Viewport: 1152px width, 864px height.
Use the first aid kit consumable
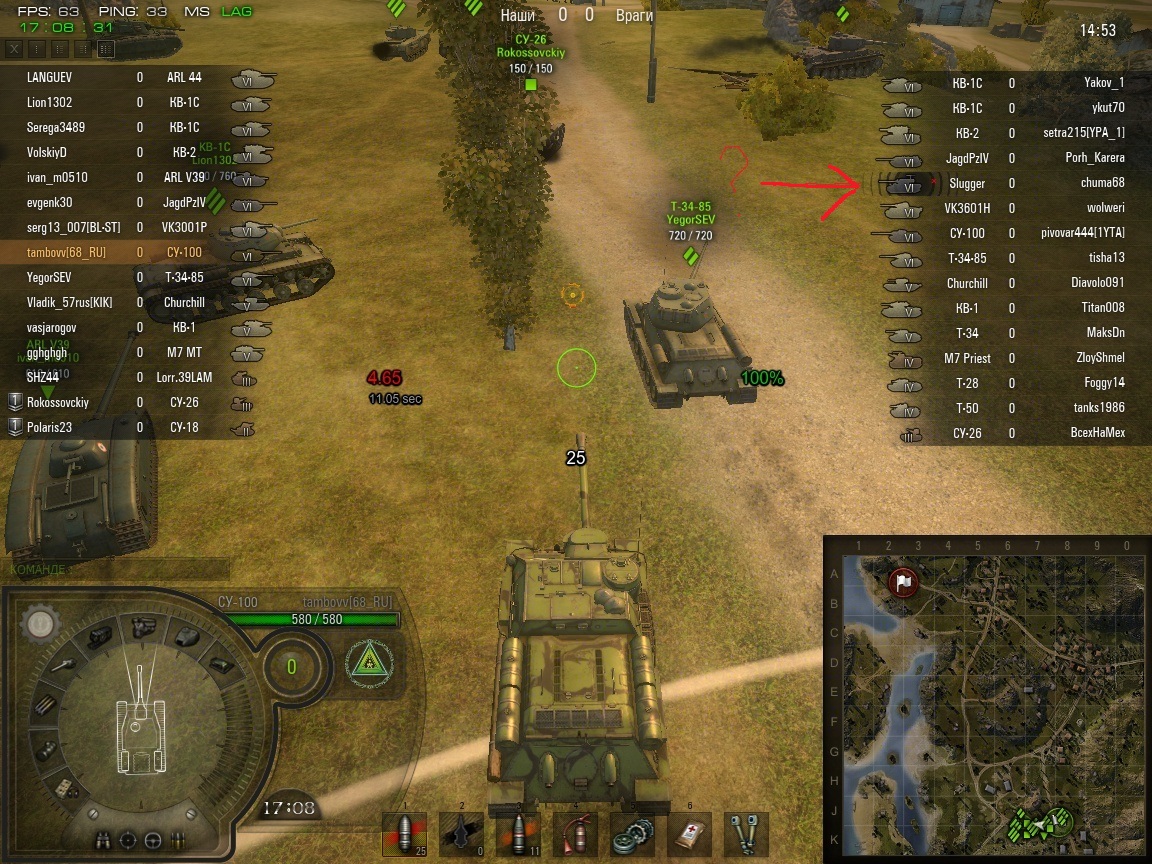point(689,834)
